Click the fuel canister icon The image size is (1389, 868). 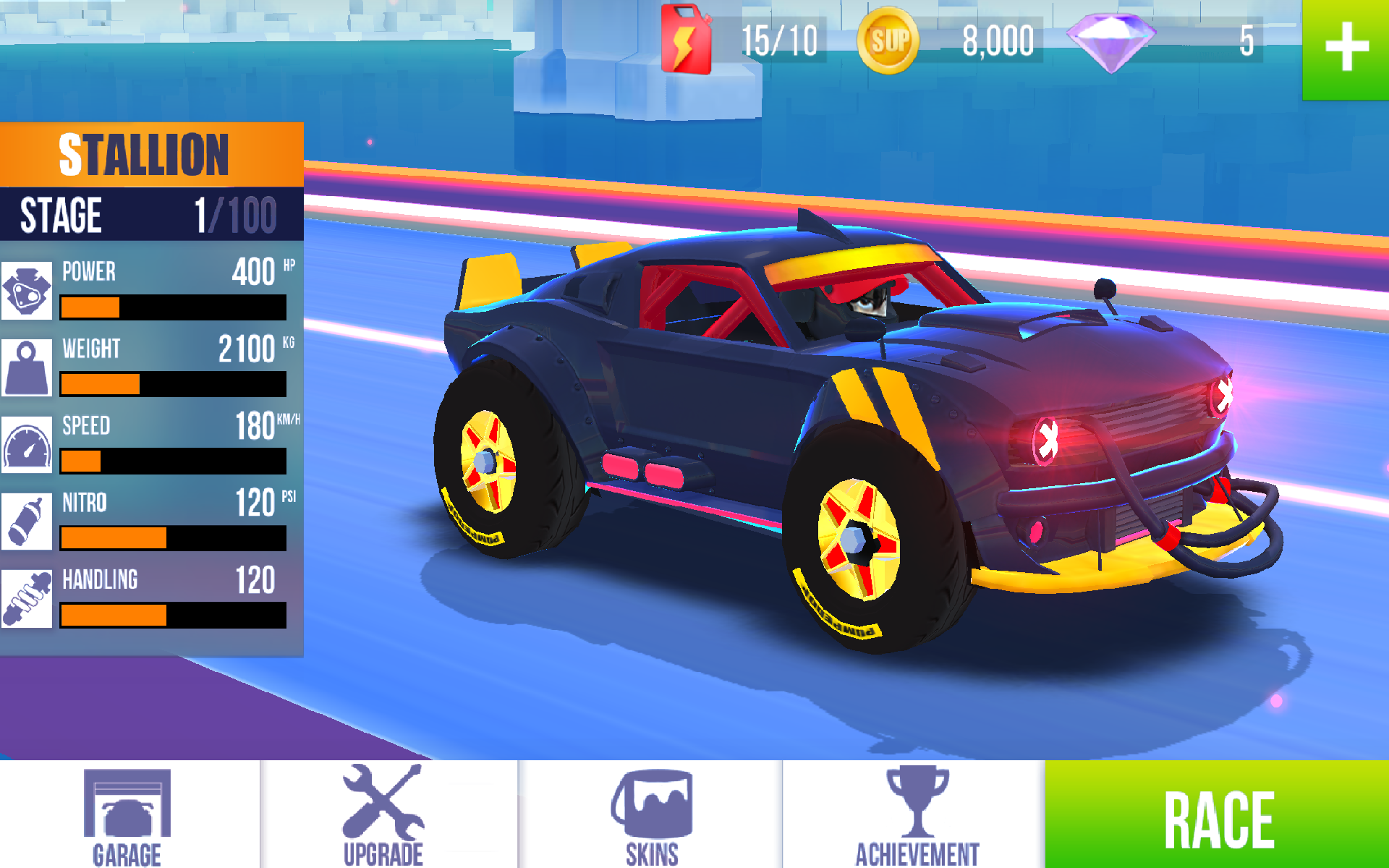coord(685,40)
